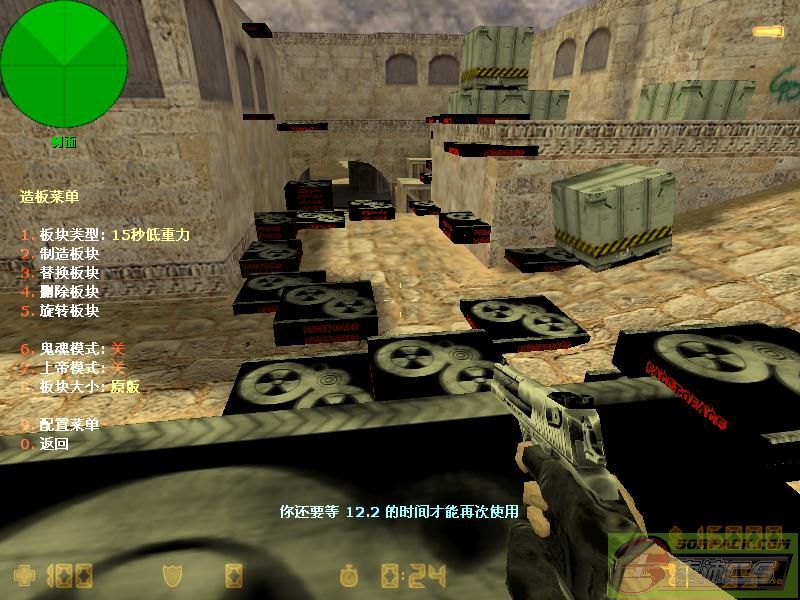800x600 pixels.
Task: Click the green radar minimap
Action: (x=64, y=64)
